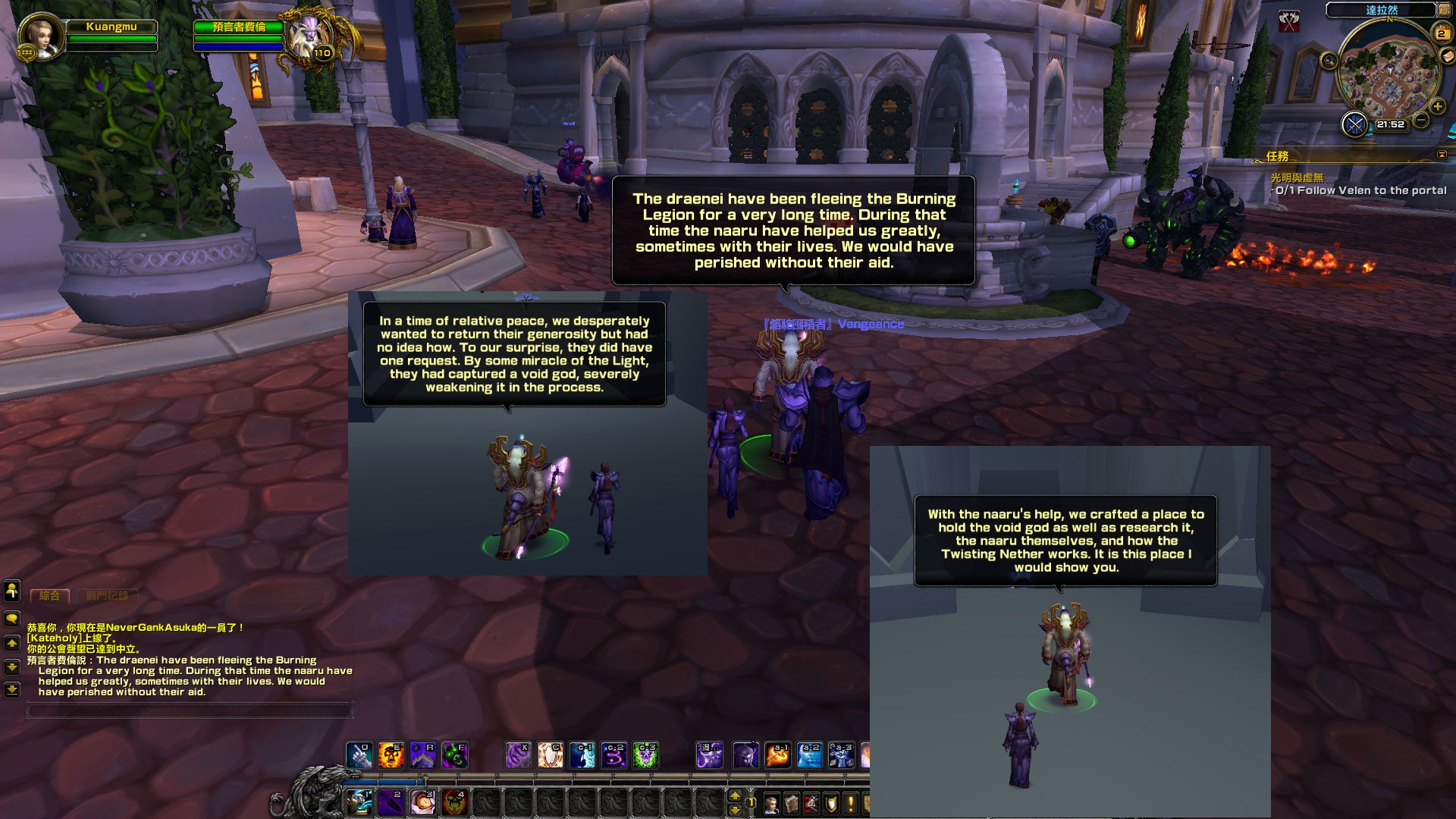Activate the flaming skull ability on E
The width and height of the screenshot is (1456, 819).
tap(391, 755)
